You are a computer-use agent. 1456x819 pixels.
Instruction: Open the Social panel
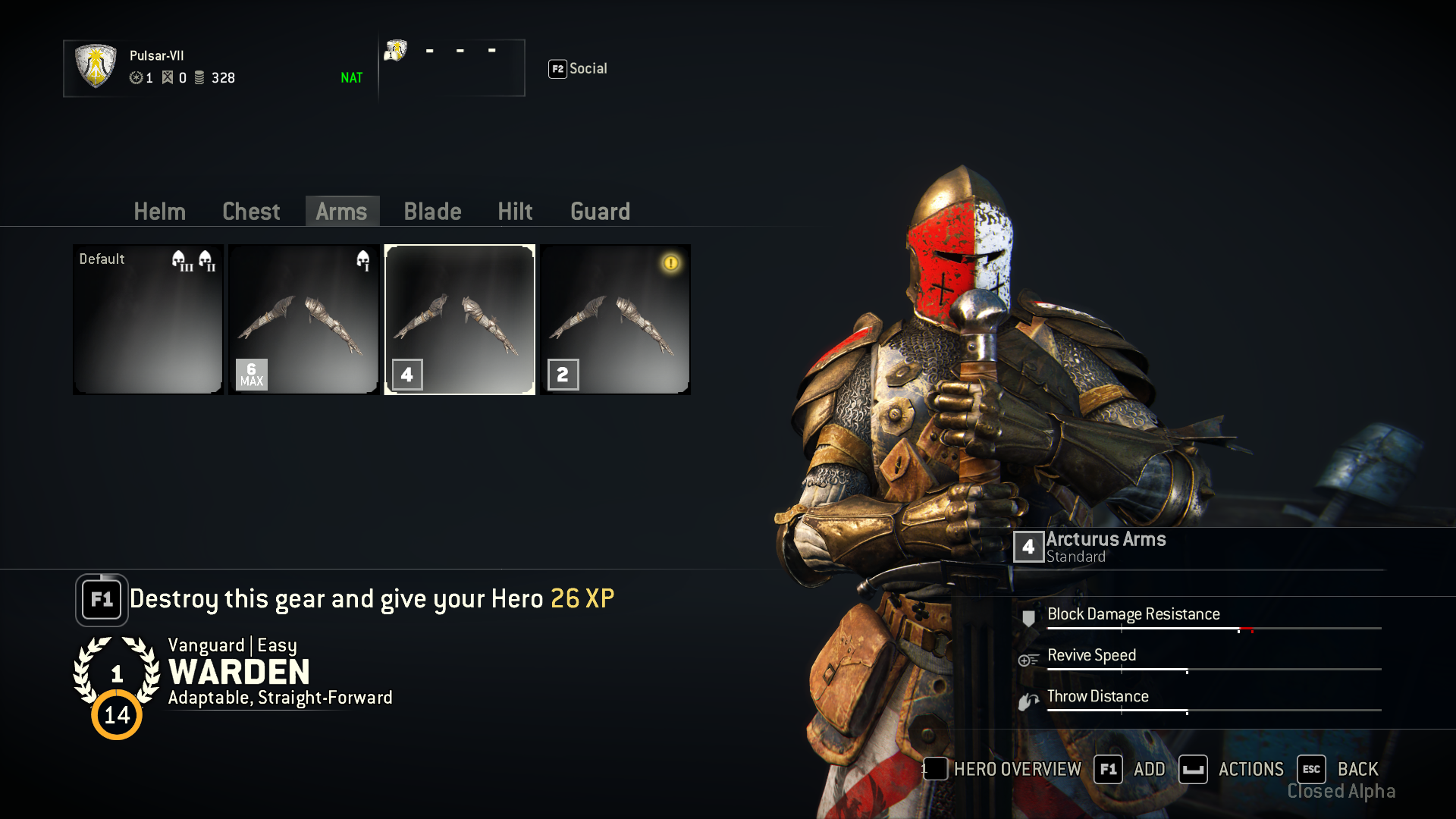tap(578, 69)
